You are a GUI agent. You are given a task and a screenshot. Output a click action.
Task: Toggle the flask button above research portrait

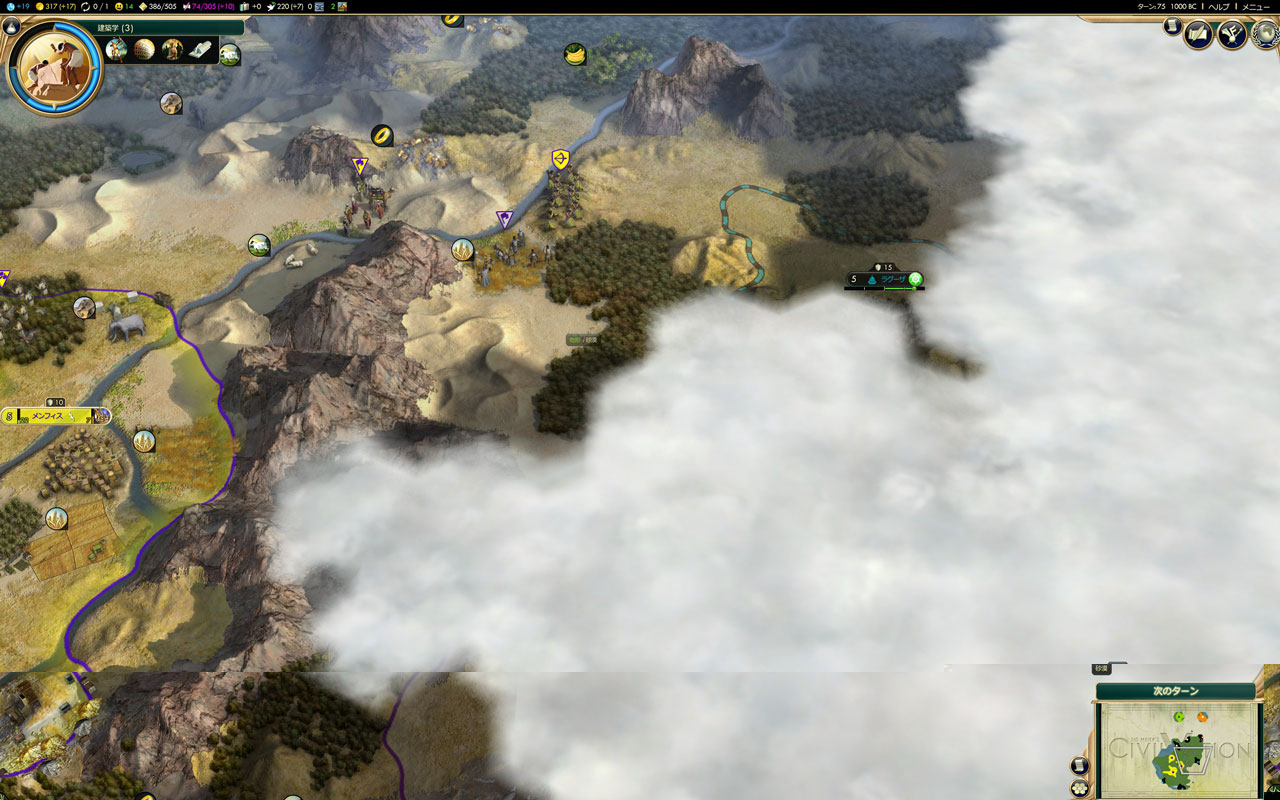pyautogui.click(x=12, y=27)
